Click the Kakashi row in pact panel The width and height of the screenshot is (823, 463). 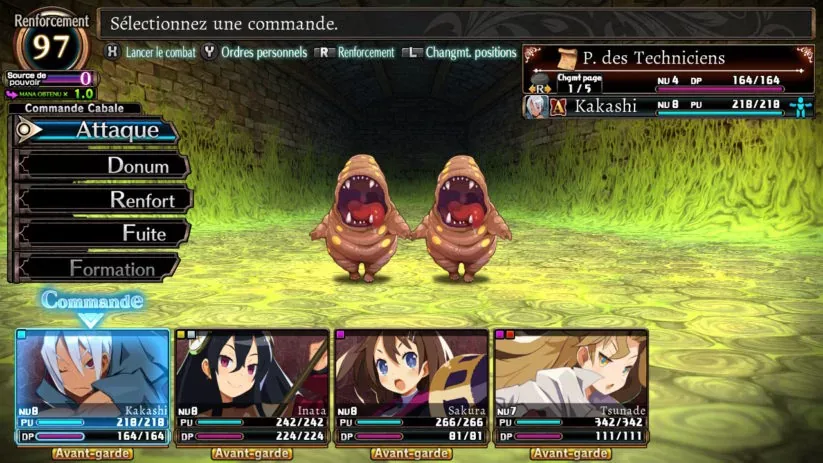tap(667, 106)
